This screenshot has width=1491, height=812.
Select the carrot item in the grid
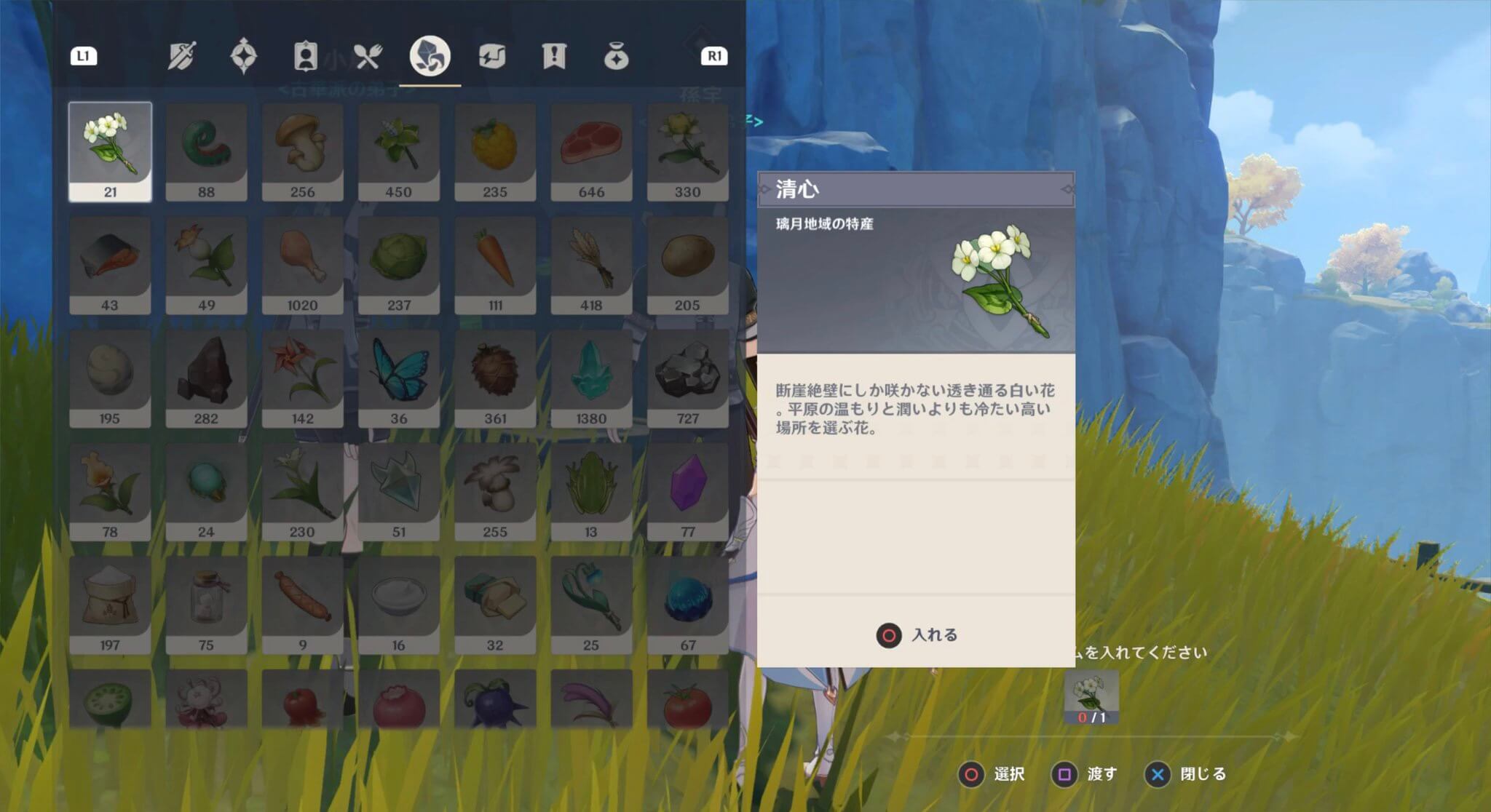495,262
